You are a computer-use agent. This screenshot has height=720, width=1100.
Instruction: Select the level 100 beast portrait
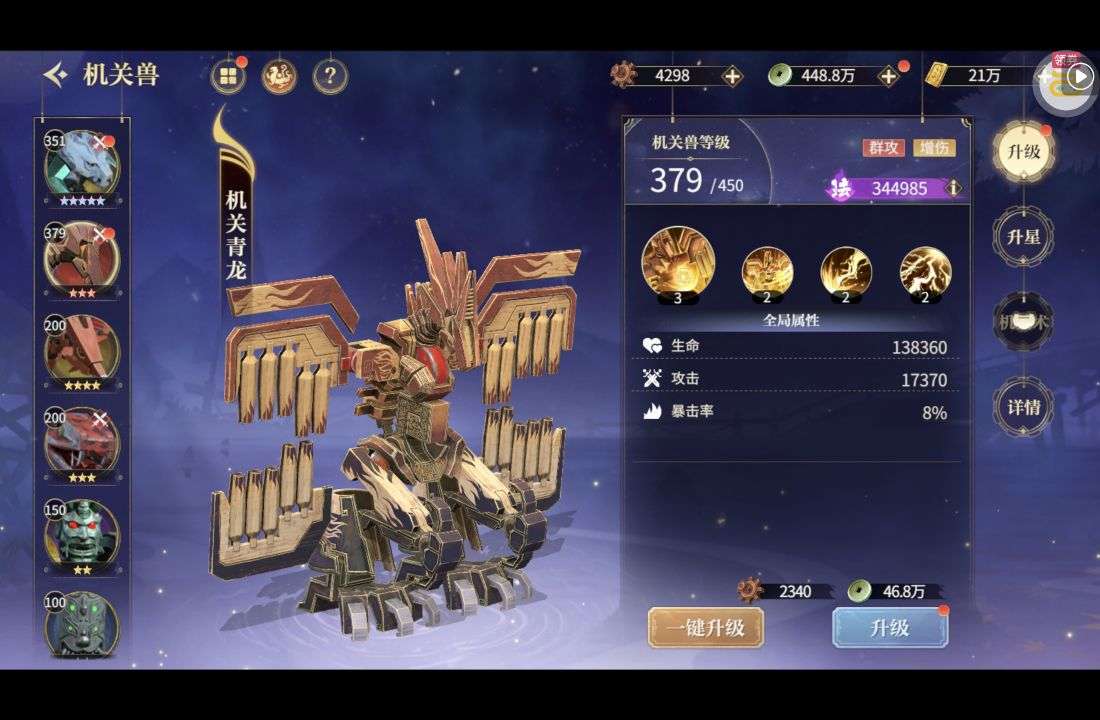[81, 624]
